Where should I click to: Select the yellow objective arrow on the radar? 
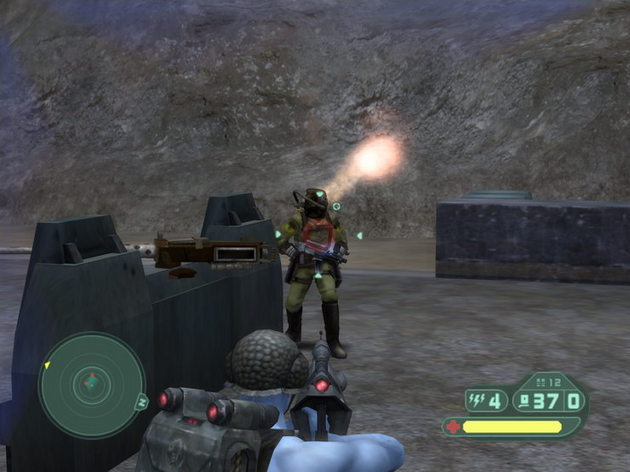point(46,365)
